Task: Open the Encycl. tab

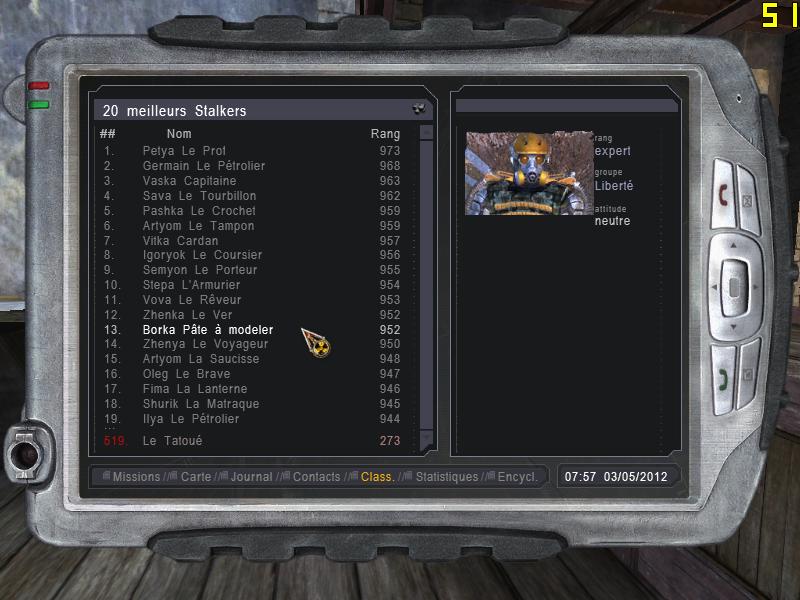Action: 517,477
